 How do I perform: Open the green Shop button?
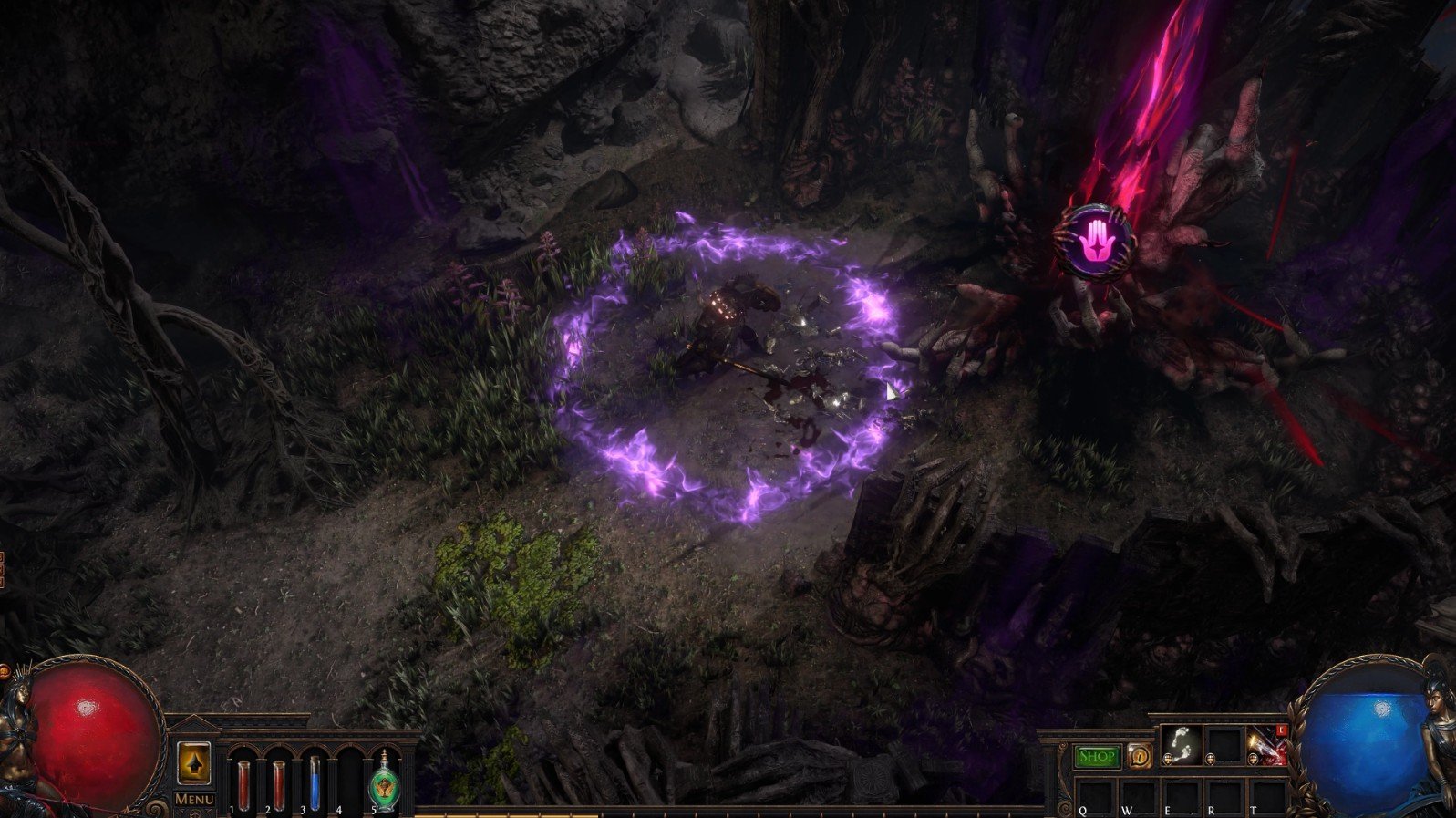coord(1097,756)
